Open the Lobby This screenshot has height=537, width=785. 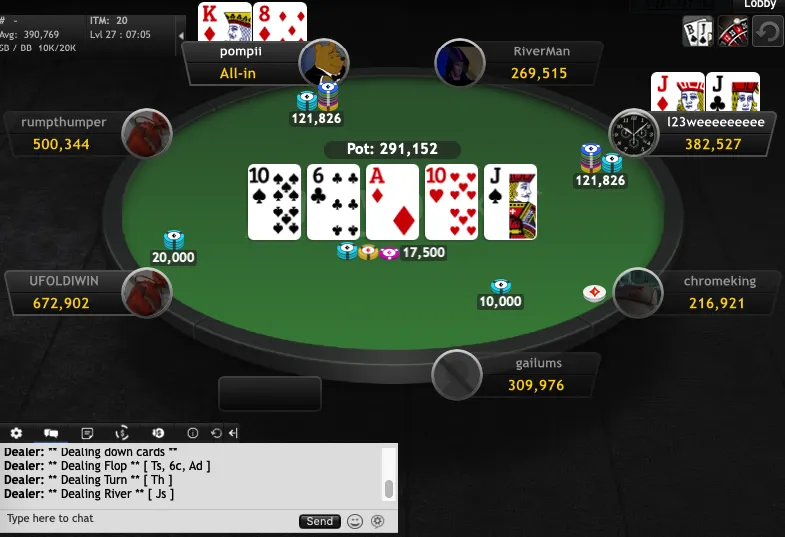(x=760, y=5)
